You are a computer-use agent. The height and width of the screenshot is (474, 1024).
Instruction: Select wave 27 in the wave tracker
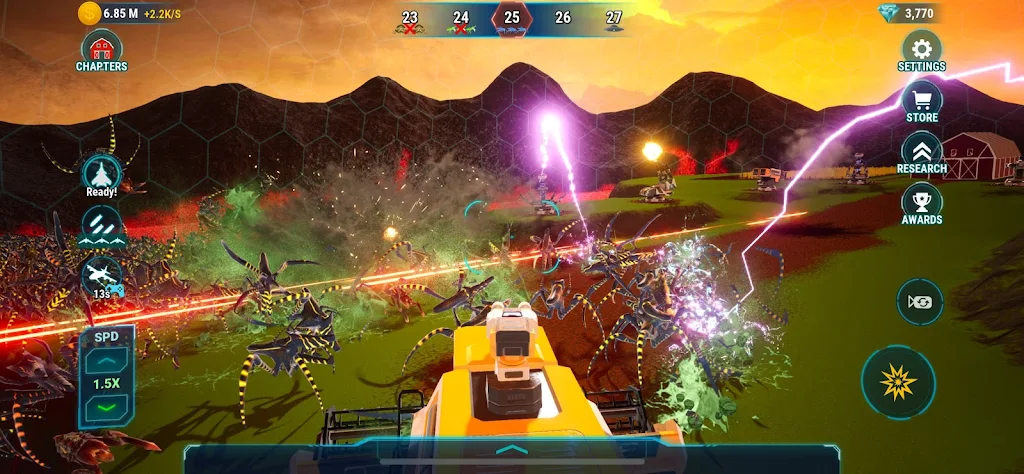click(x=614, y=20)
